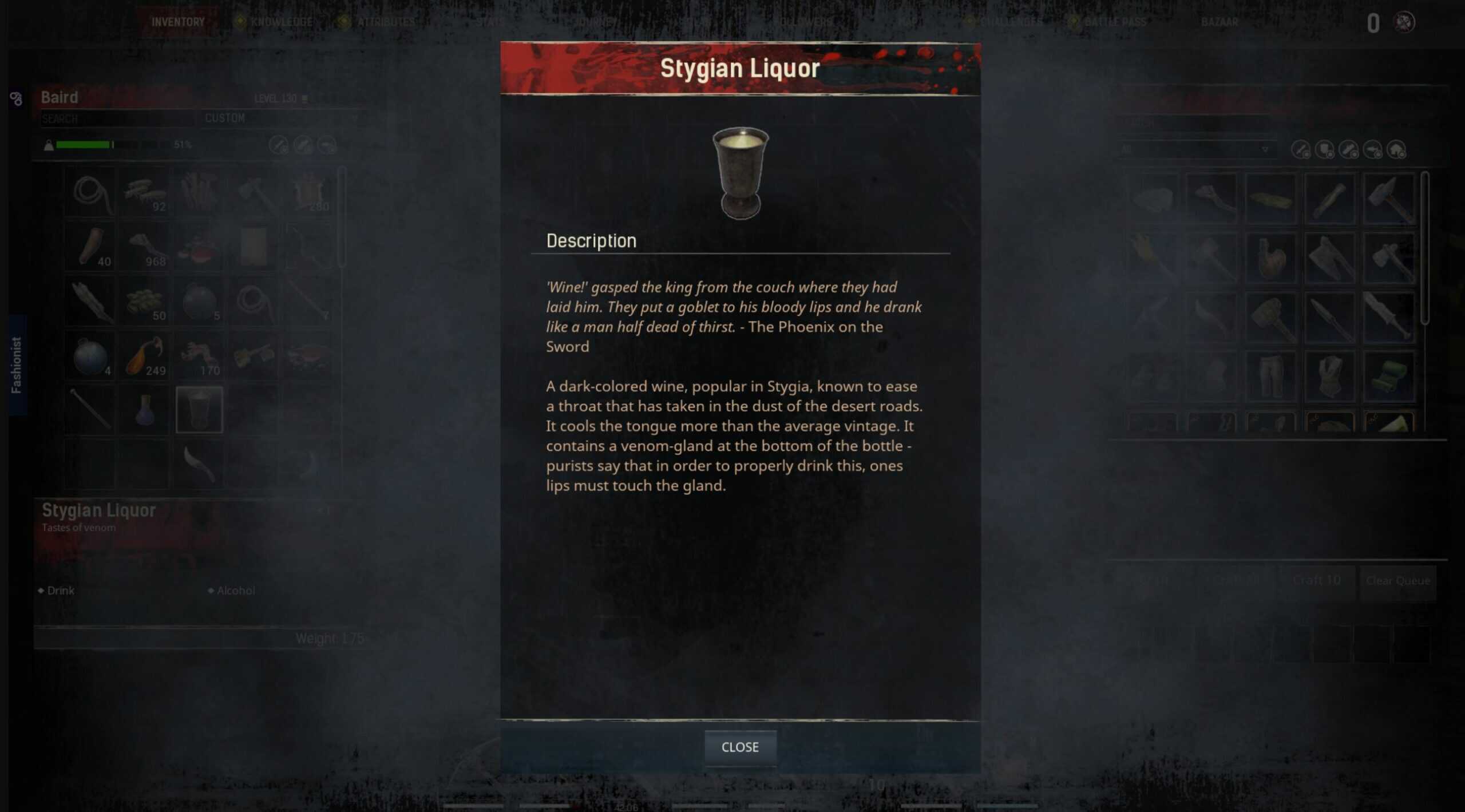The width and height of the screenshot is (1465, 812).
Task: Click the weight scale icon near the encumbrance bar
Action: (50, 145)
